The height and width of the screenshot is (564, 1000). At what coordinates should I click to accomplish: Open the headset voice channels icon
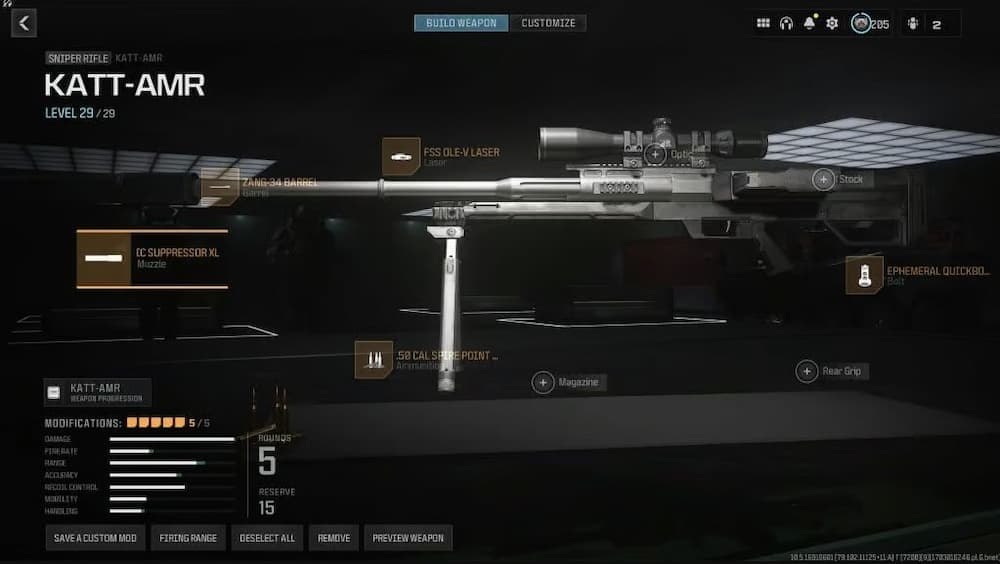pos(786,23)
